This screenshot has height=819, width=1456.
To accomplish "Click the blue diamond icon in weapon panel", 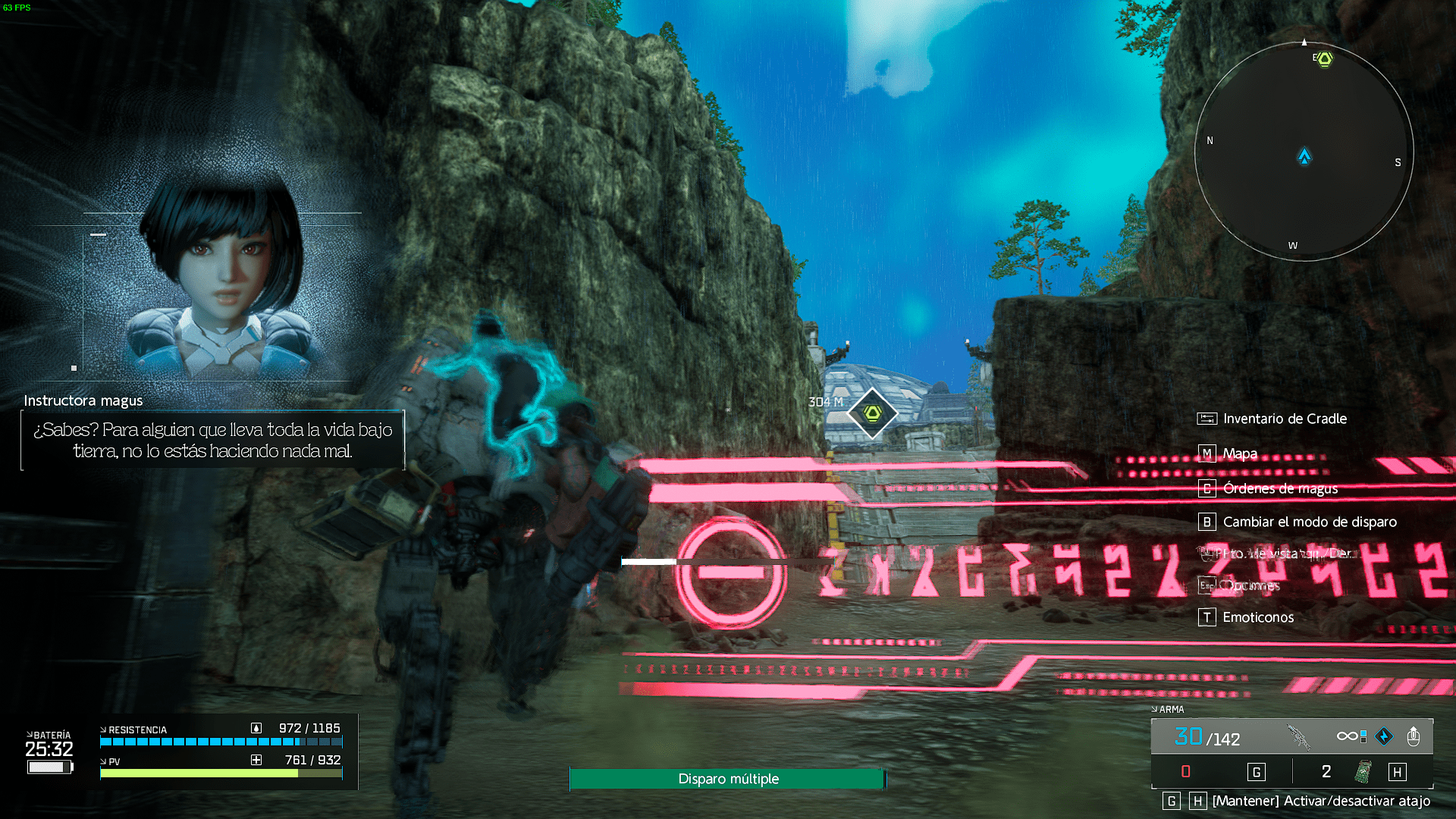I will click(1384, 736).
